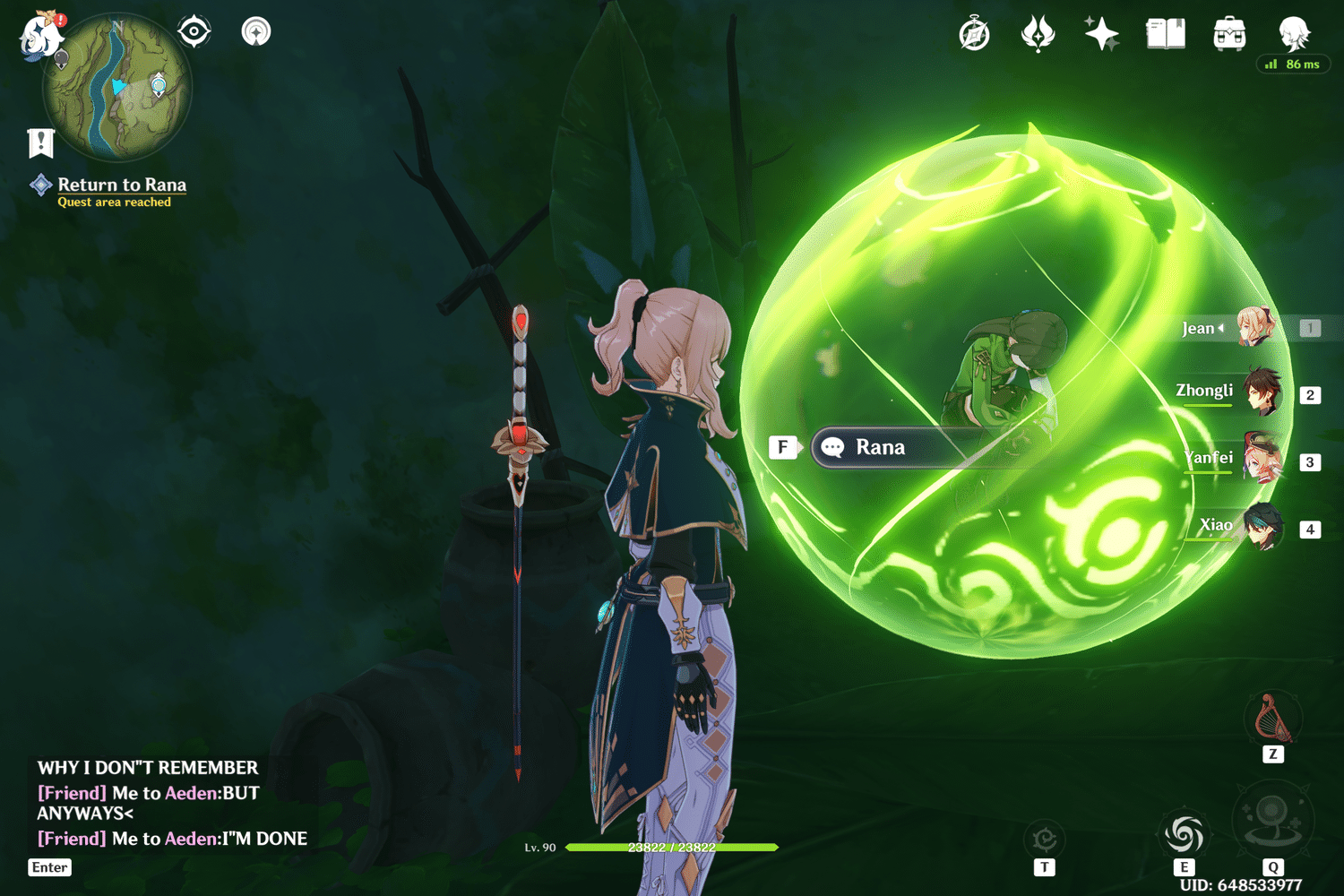Viewport: 1344px width, 896px height.
Task: Open the quest tracker exclamation banner
Action: tap(39, 141)
